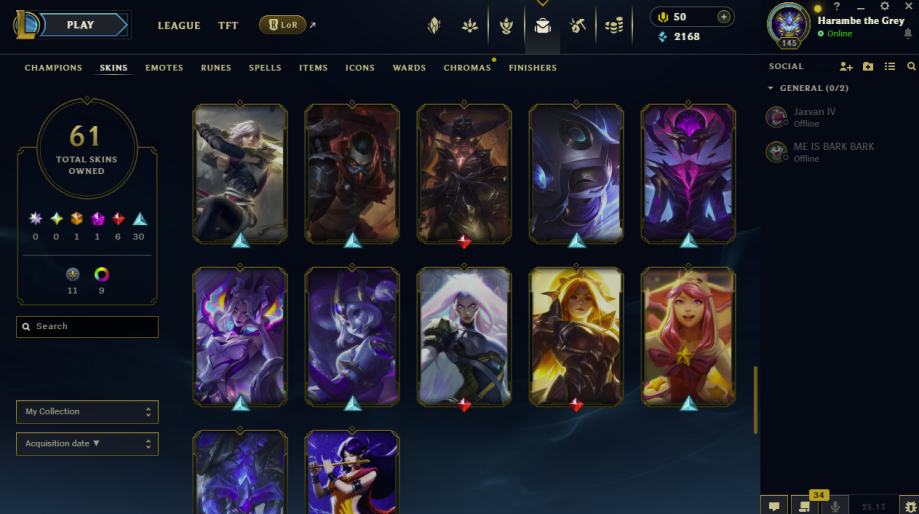Go to the Spells tab
Image resolution: width=919 pixels, height=514 pixels.
pyautogui.click(x=265, y=68)
